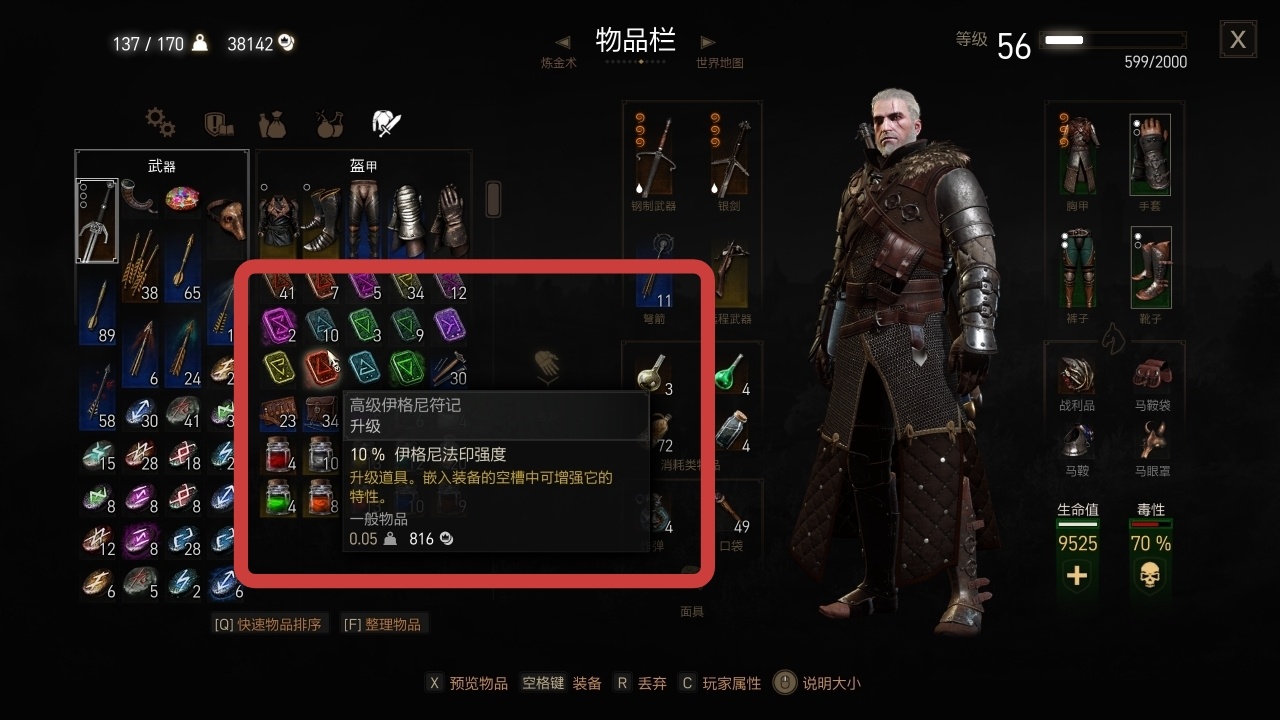Select the 马鞍袋 saddlebags slot

pyautogui.click(x=1151, y=375)
